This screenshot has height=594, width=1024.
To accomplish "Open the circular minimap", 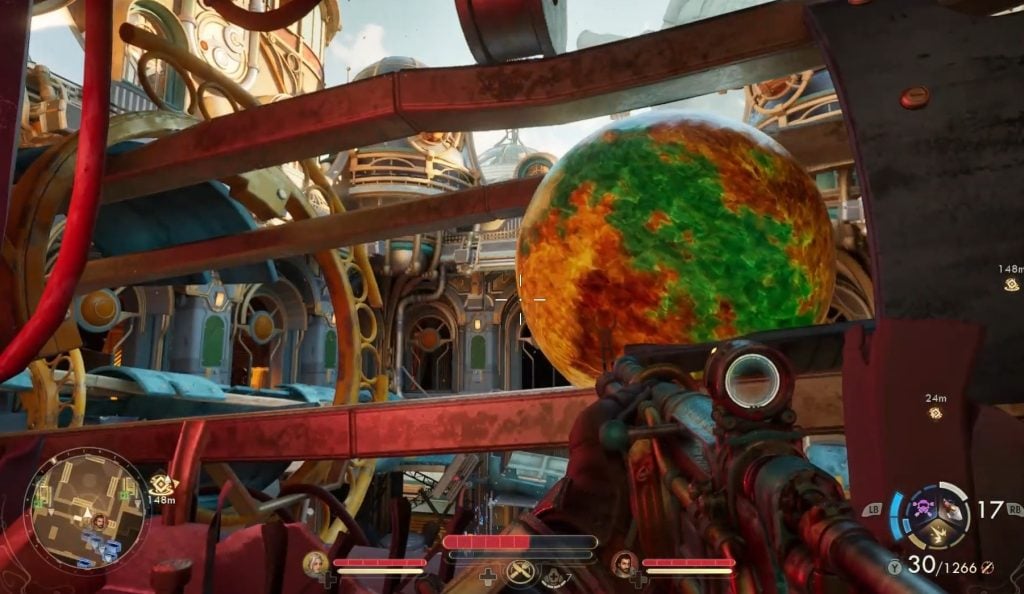I will pos(86,511).
